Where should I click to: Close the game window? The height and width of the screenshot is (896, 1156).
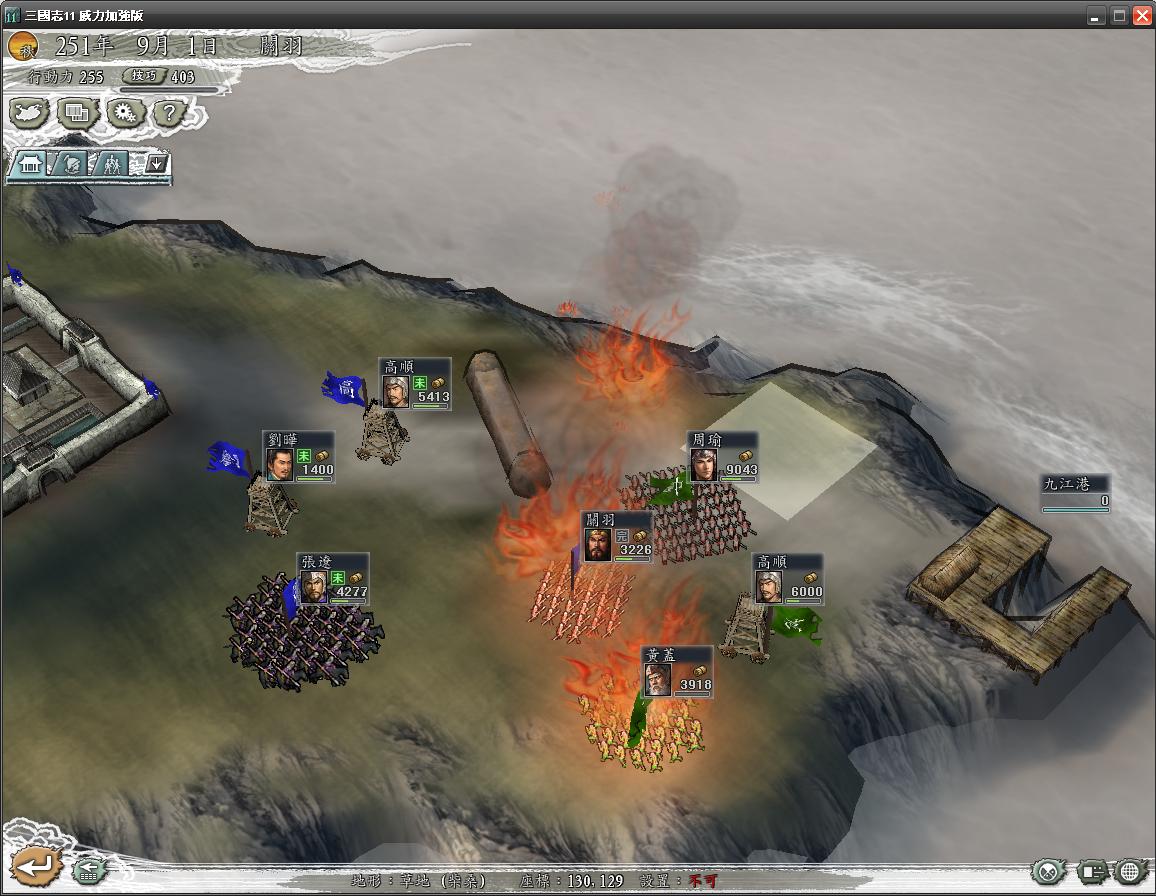pos(1141,15)
